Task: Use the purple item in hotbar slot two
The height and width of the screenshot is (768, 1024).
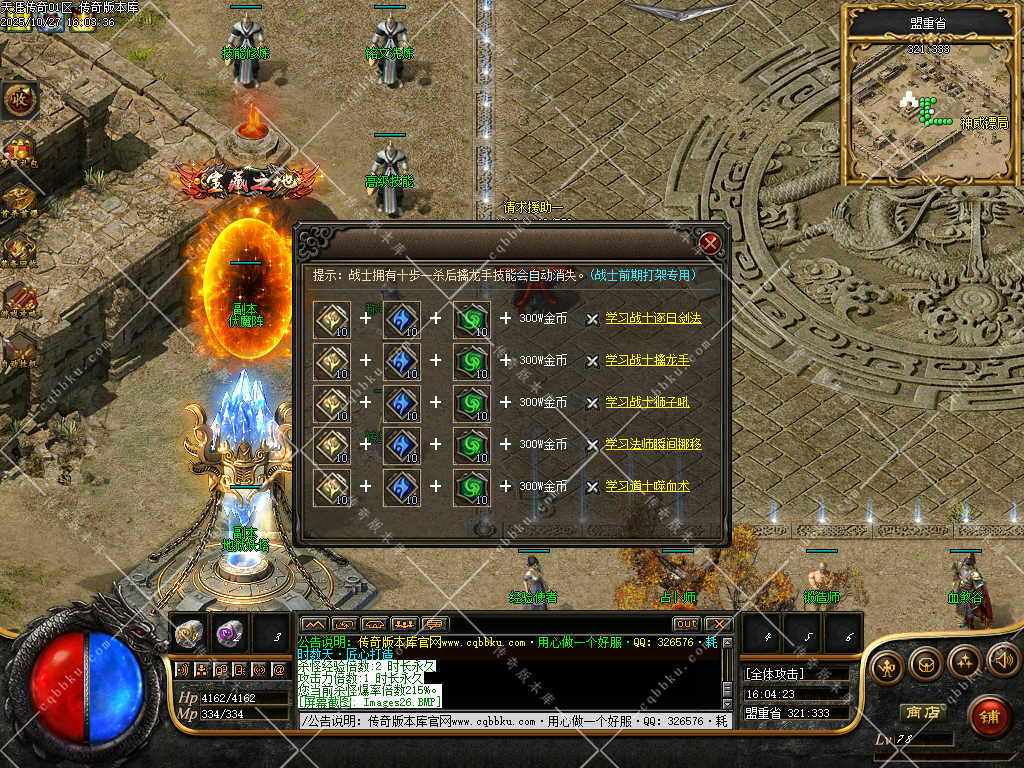Action: [230, 633]
